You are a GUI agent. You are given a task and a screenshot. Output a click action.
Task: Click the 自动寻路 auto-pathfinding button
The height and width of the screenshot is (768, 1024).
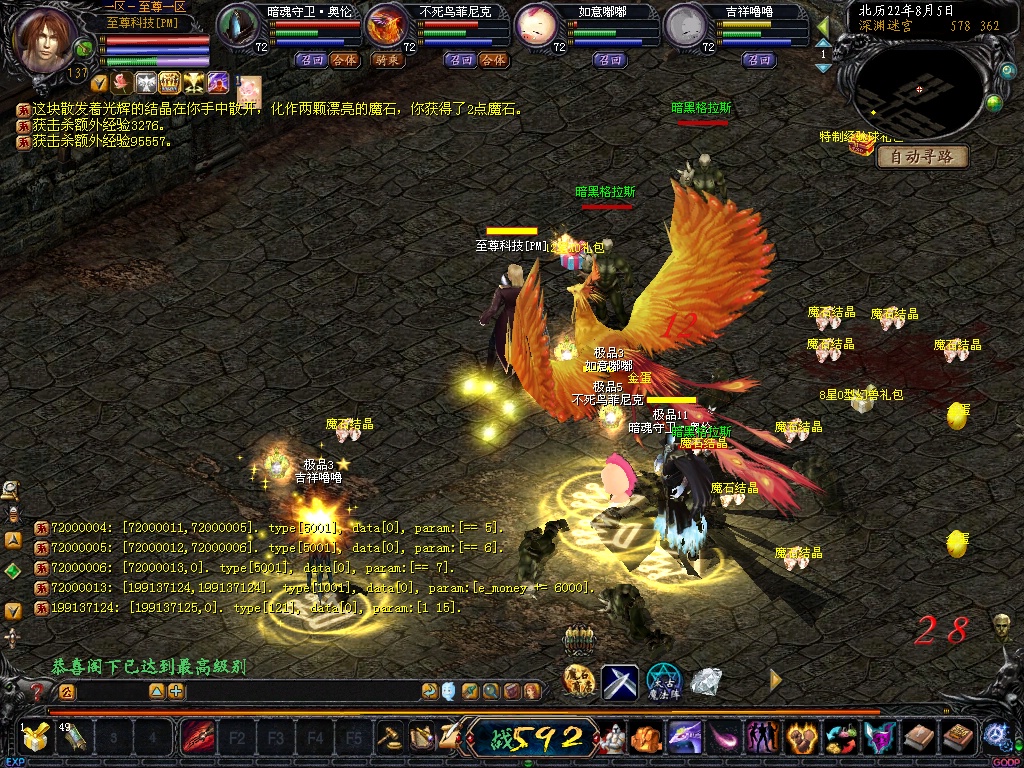coord(922,157)
